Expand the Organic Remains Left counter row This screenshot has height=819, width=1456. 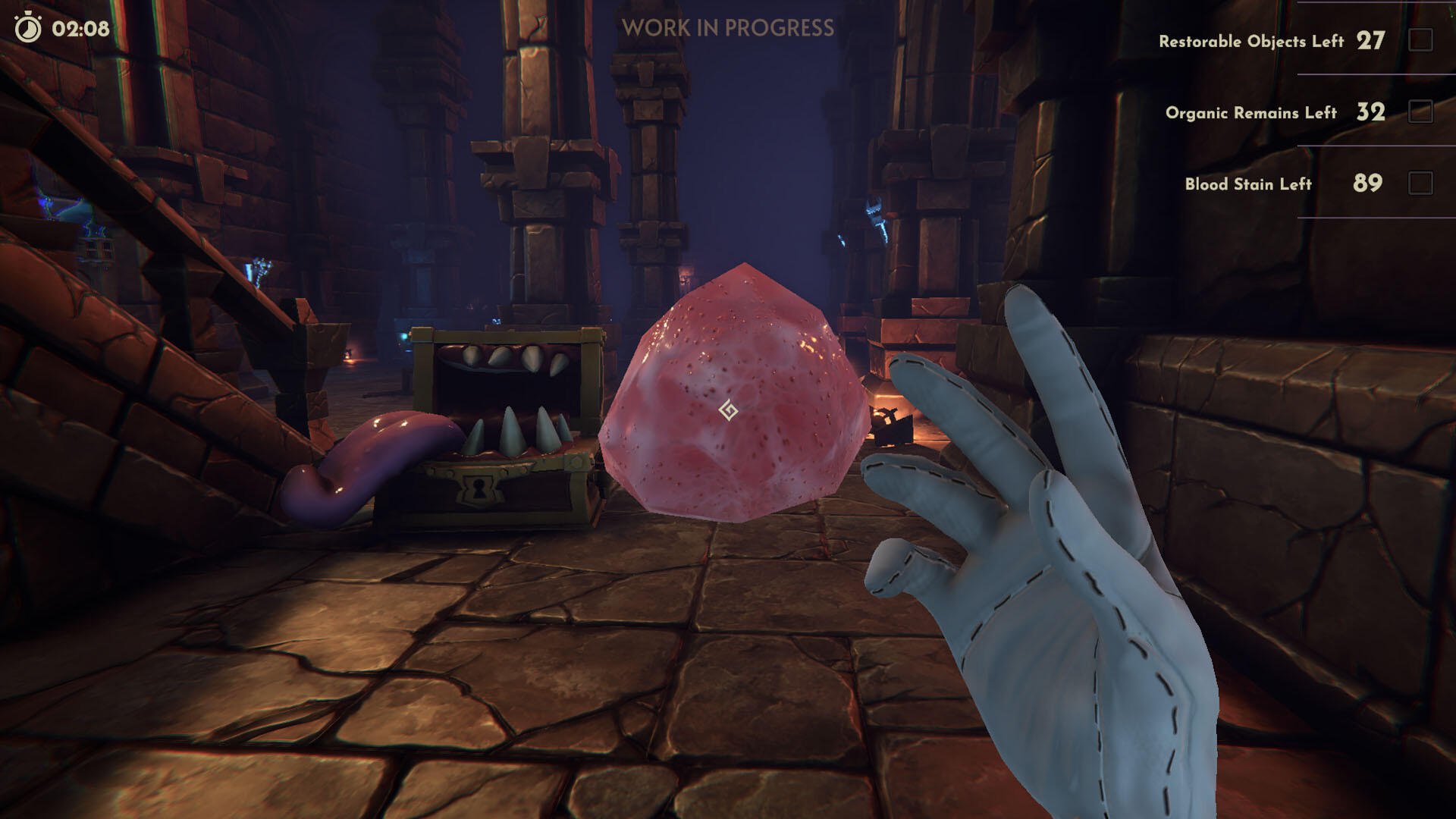click(x=1251, y=114)
